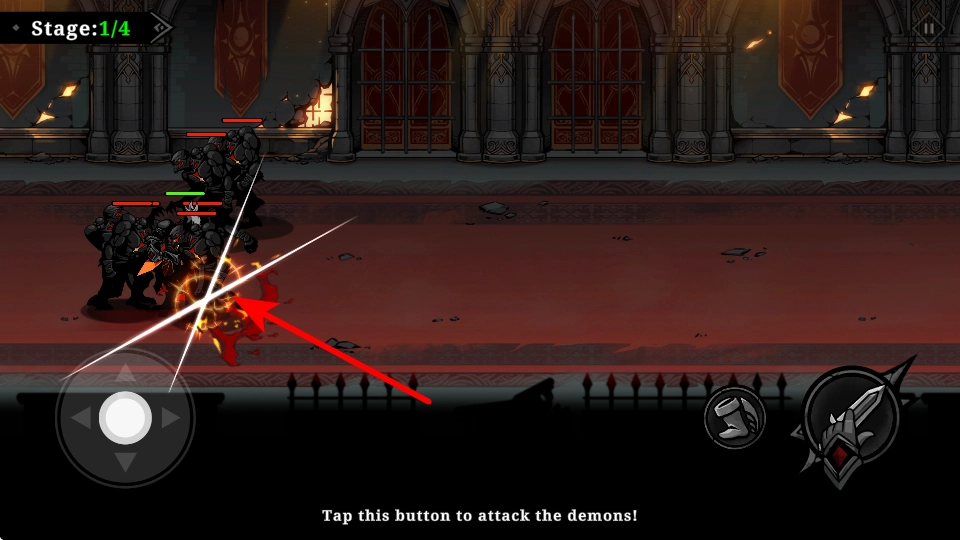This screenshot has height=540, width=960.
Task: Activate the boot dash skill
Action: click(x=734, y=418)
